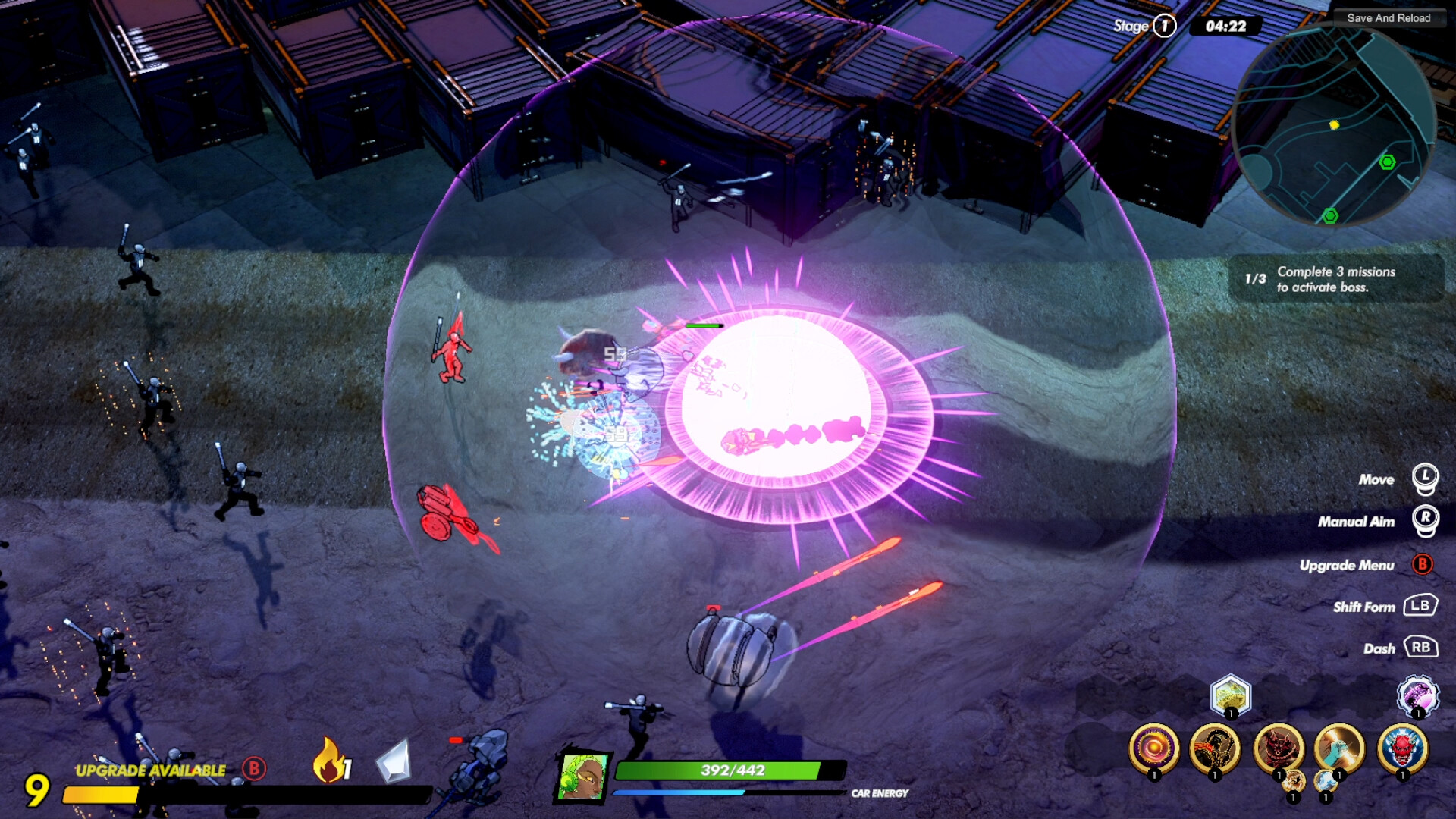
Task: Select the armored helmet warrior ability
Action: click(1215, 748)
